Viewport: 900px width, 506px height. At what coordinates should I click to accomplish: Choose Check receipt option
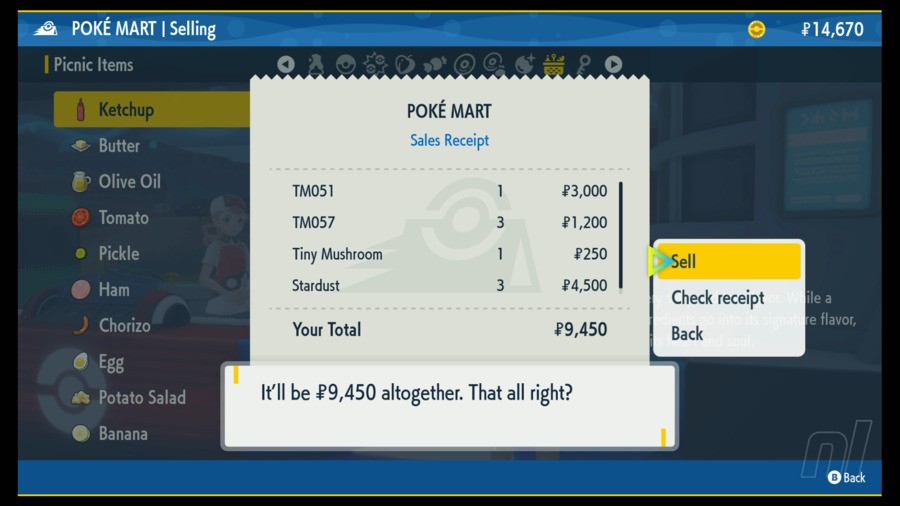717,298
